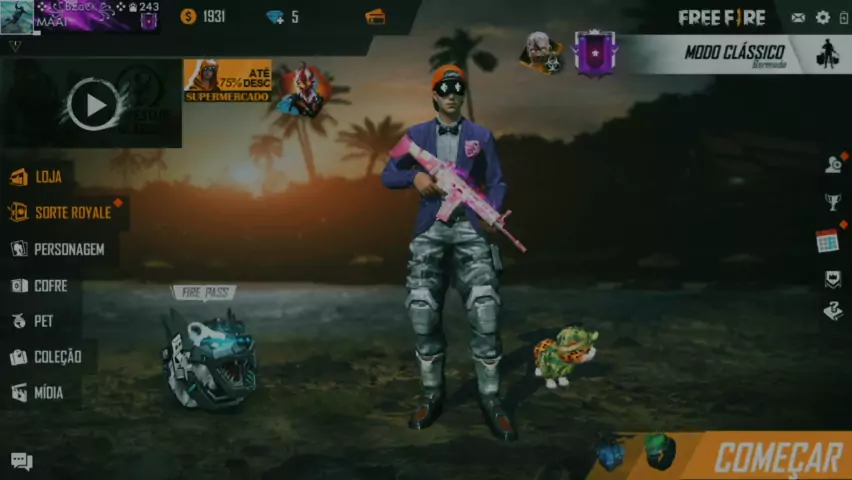Open the trophy icon on the sidebar

[832, 203]
